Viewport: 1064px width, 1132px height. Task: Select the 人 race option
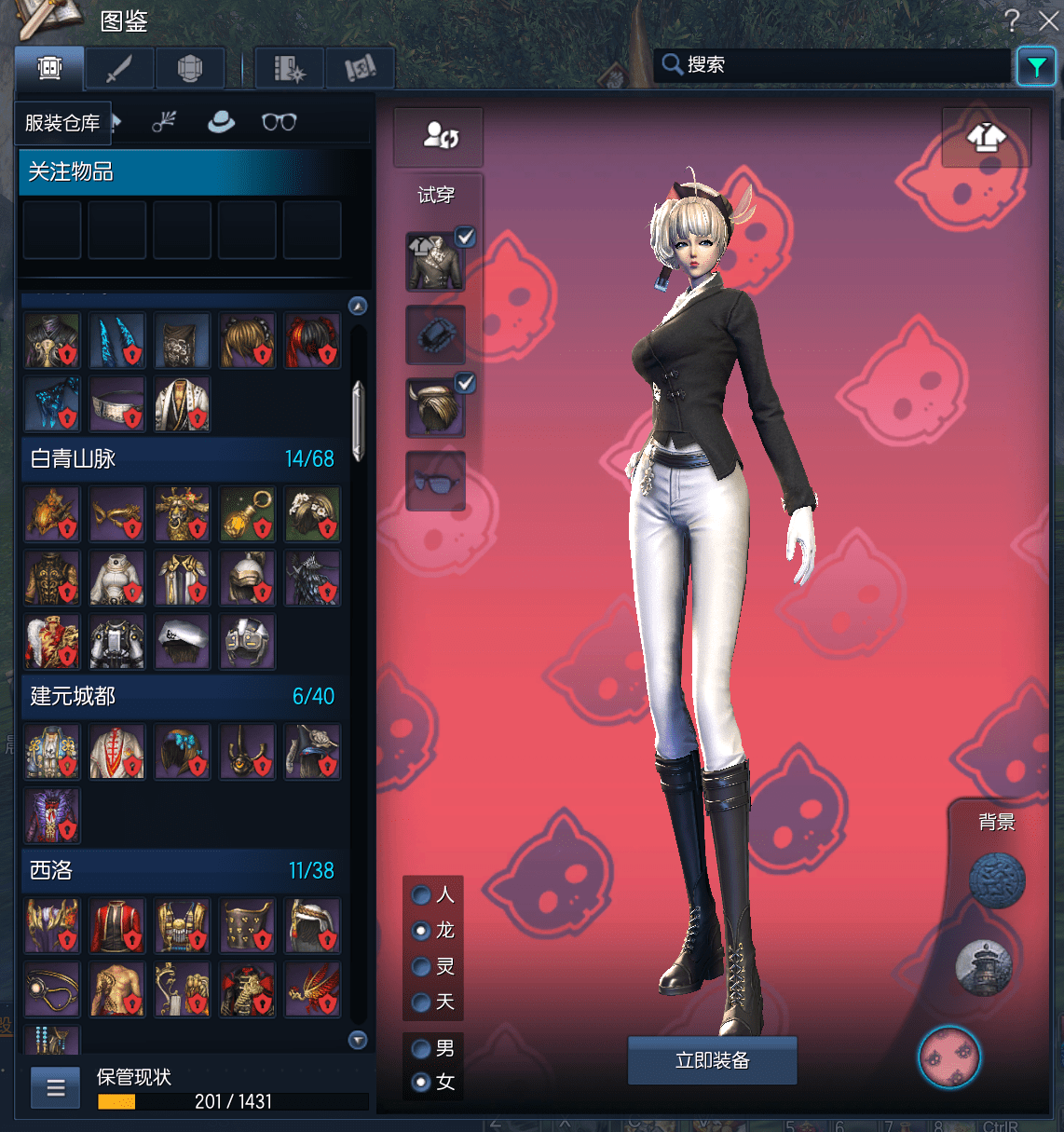[422, 895]
